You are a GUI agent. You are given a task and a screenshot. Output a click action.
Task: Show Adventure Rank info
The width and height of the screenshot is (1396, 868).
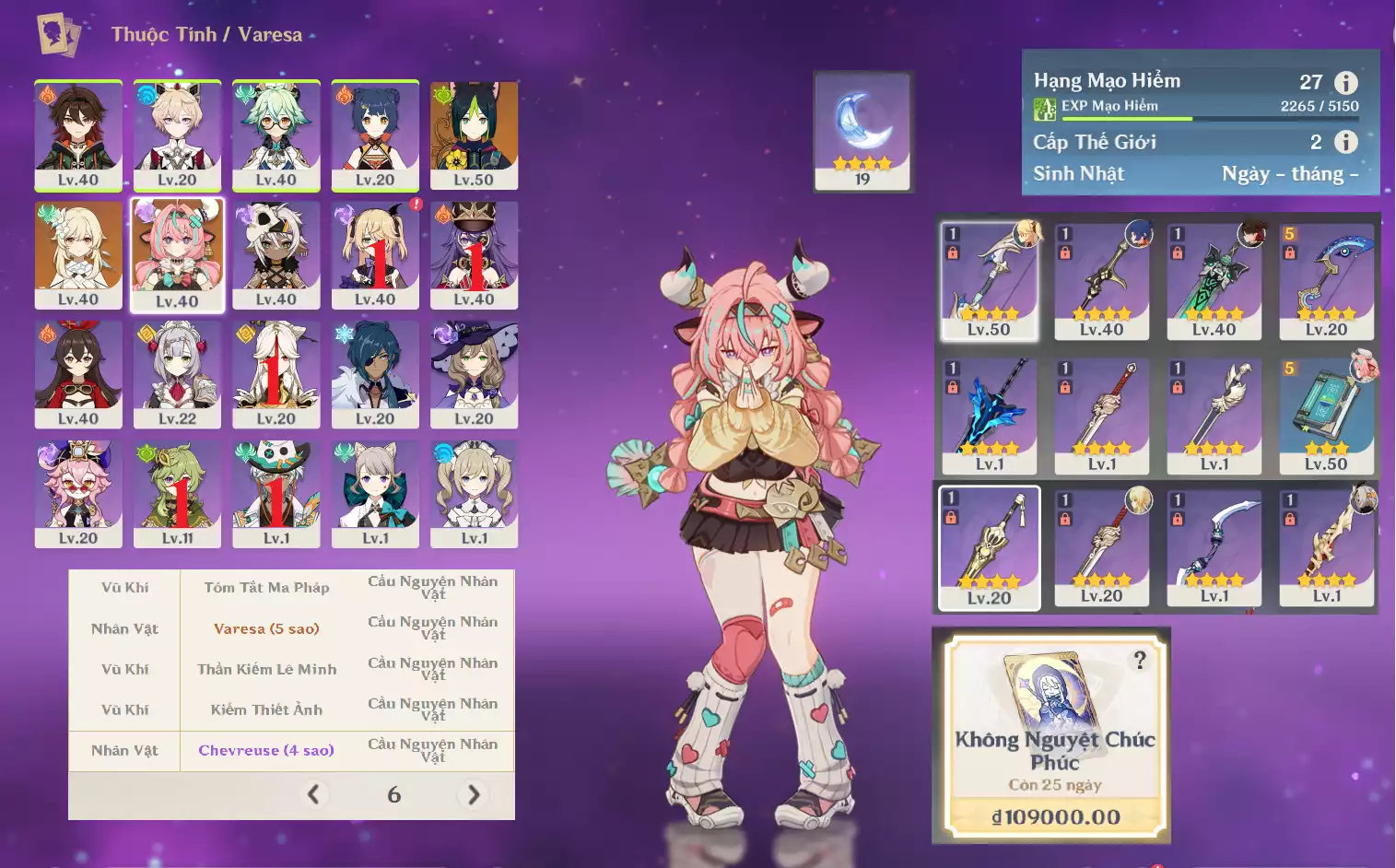coord(1346,83)
